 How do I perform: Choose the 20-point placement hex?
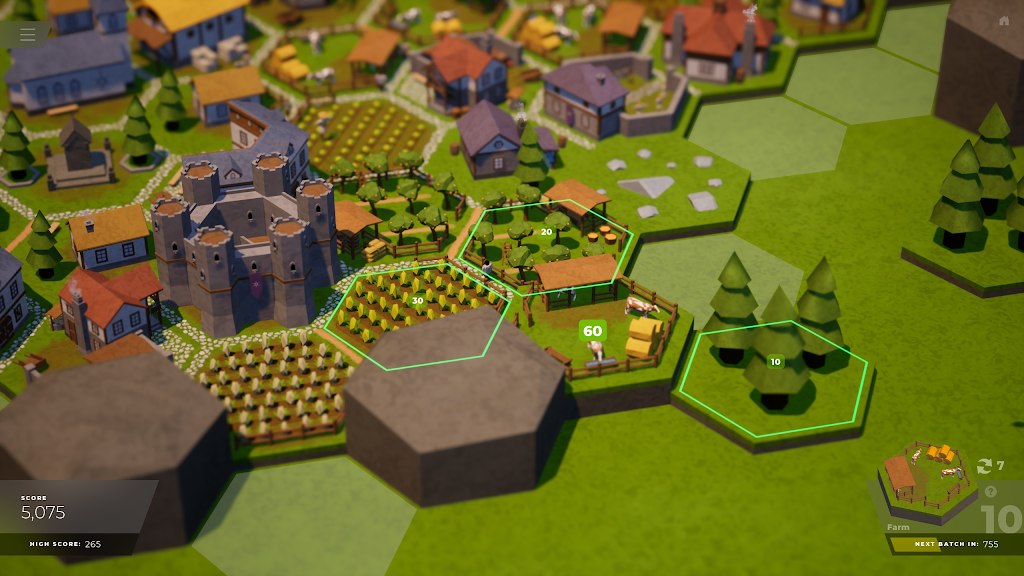(x=546, y=232)
